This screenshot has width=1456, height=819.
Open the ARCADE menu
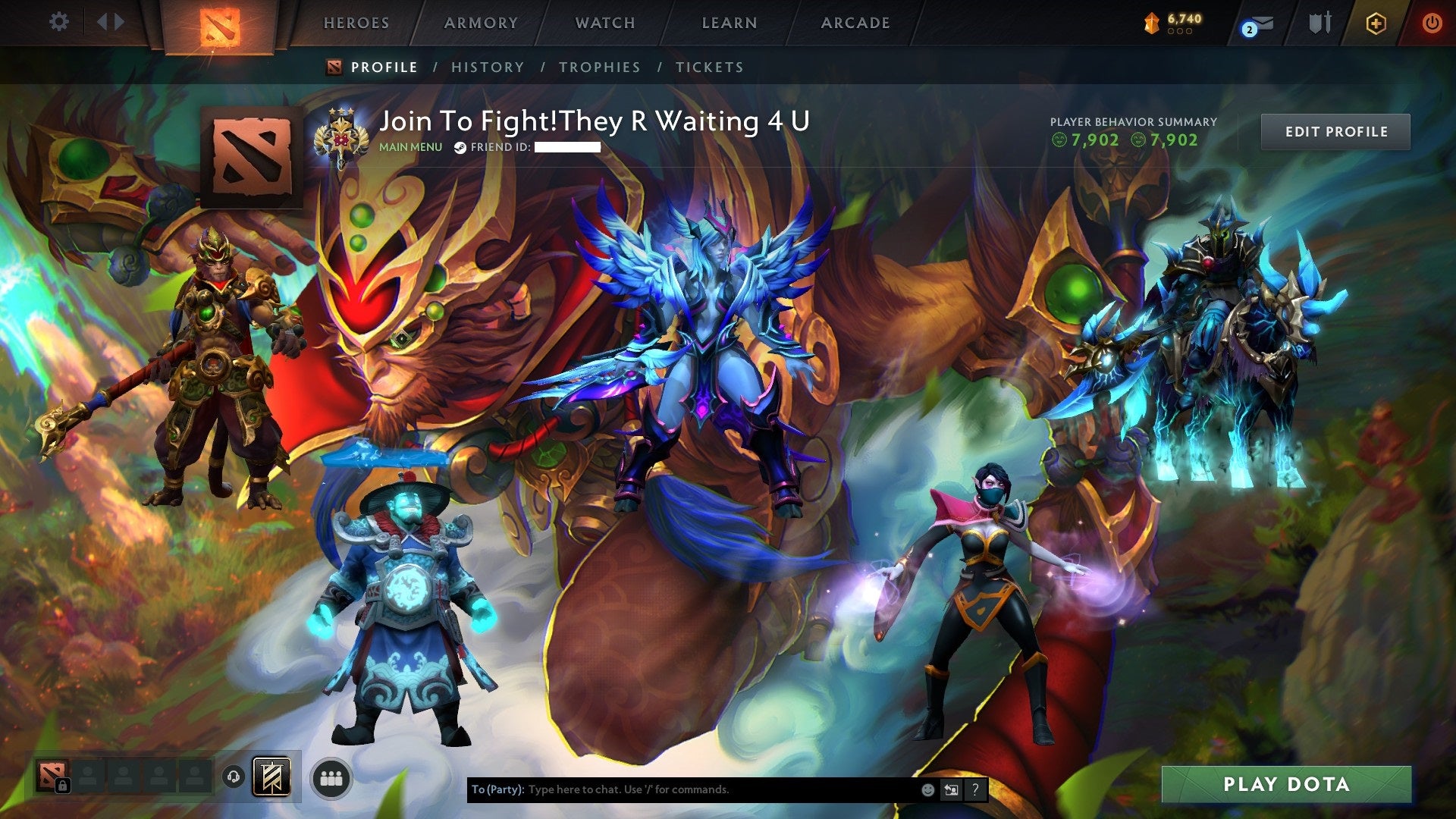click(855, 23)
